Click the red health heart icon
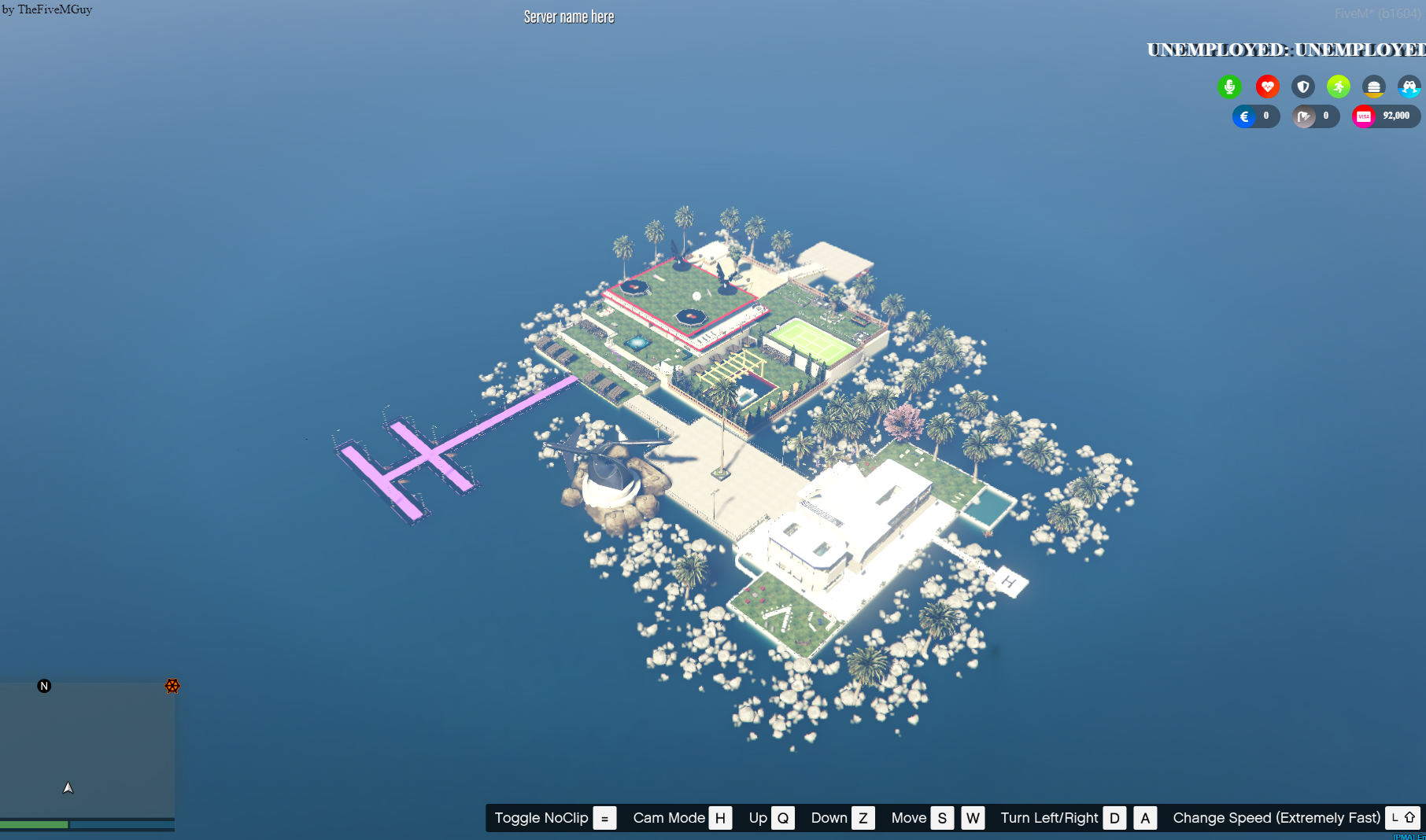 coord(1267,87)
